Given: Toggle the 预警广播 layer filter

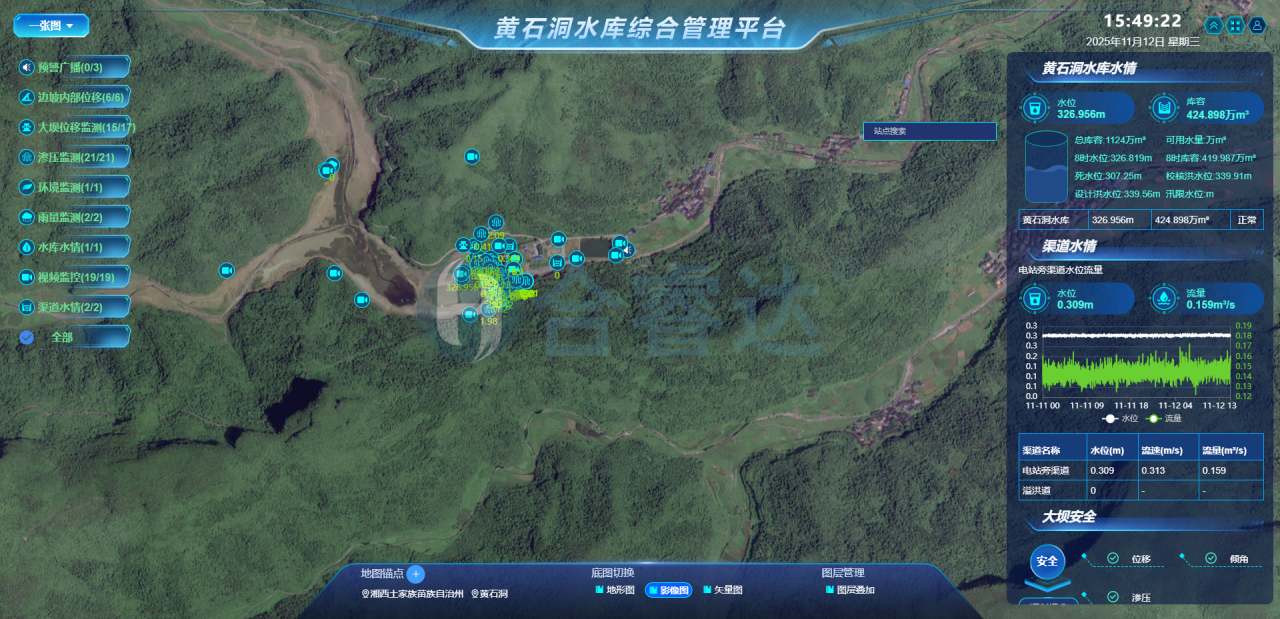Looking at the screenshot, I should [73, 68].
